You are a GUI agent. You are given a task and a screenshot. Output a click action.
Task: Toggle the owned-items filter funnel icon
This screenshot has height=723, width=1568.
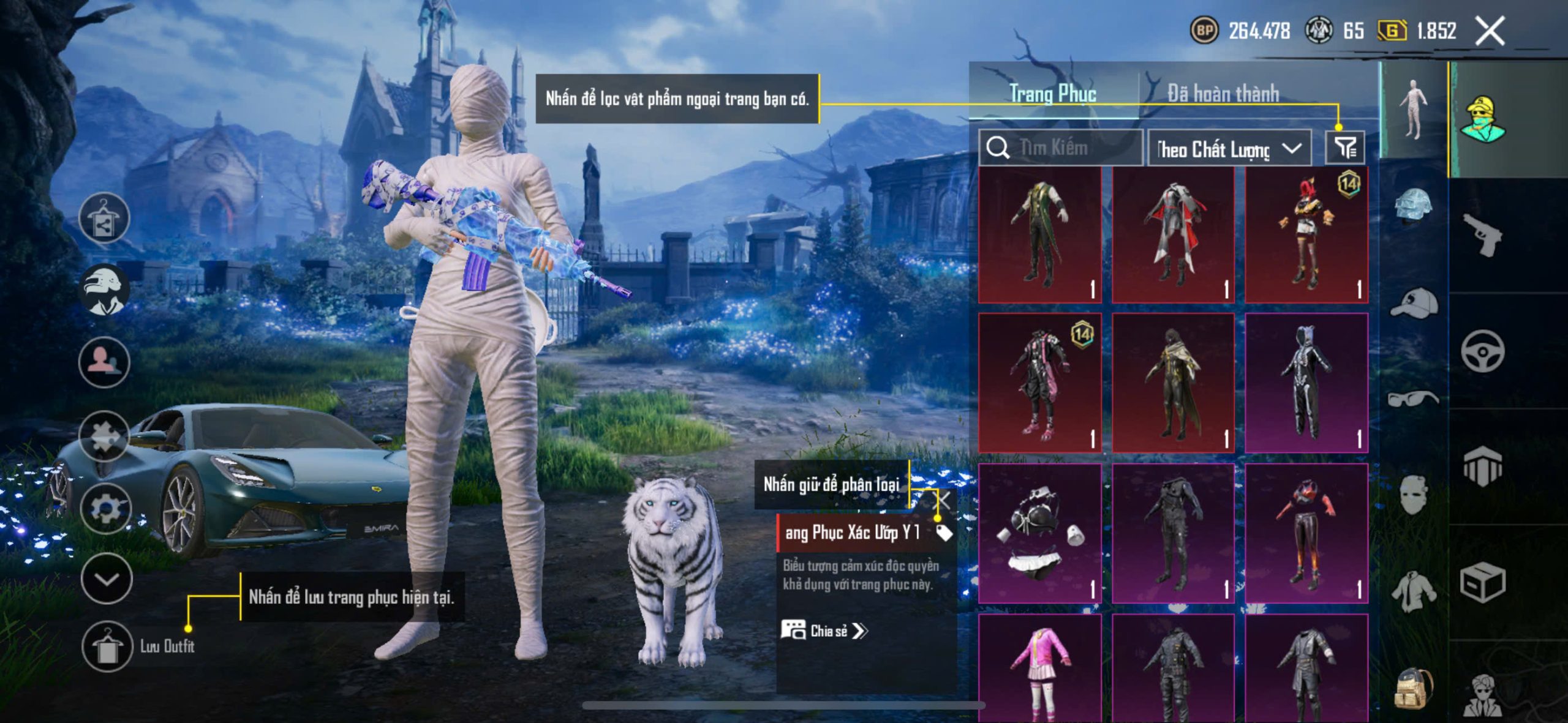click(x=1345, y=148)
